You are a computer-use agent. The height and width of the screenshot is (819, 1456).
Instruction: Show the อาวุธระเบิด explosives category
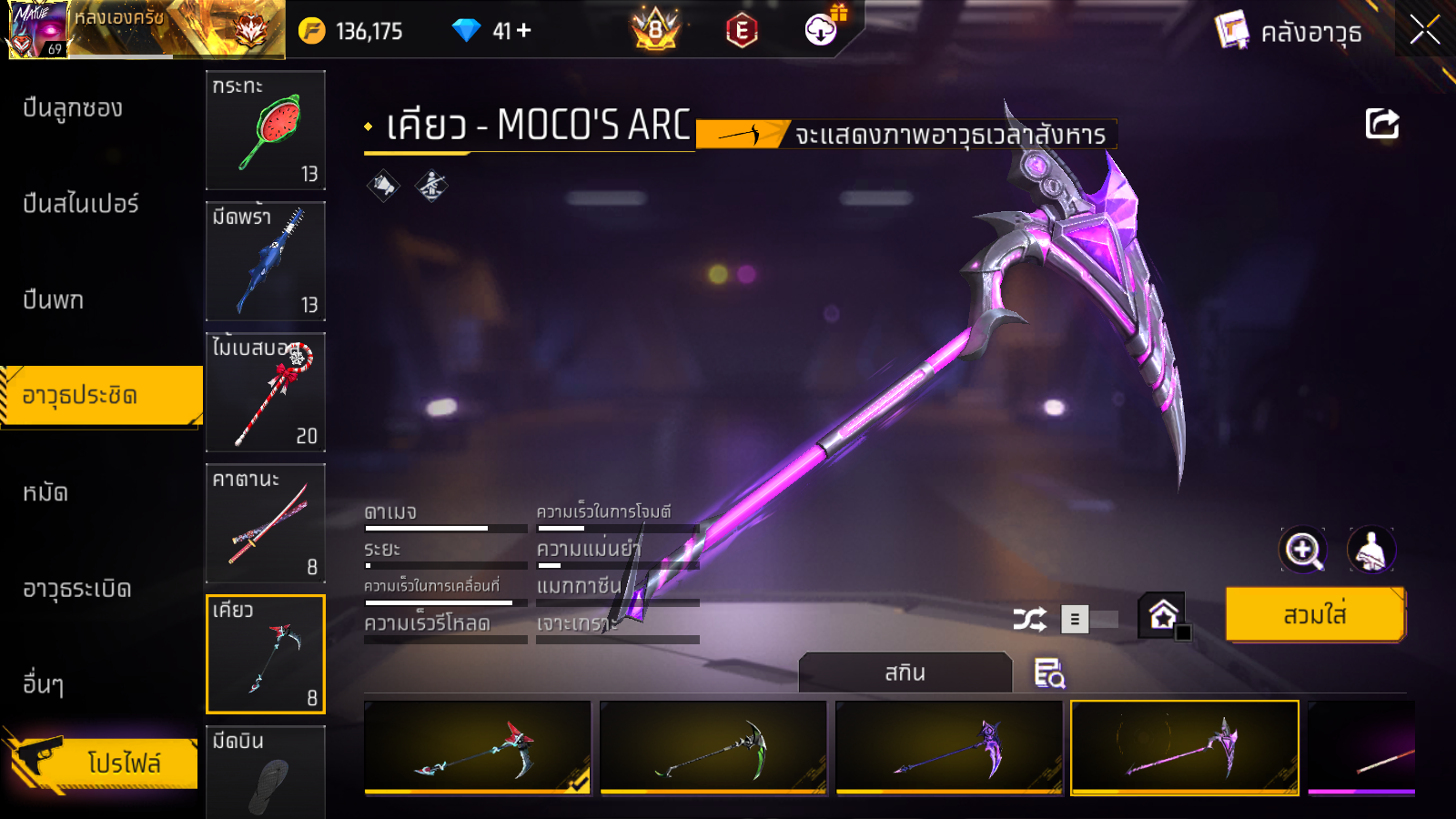tap(77, 590)
